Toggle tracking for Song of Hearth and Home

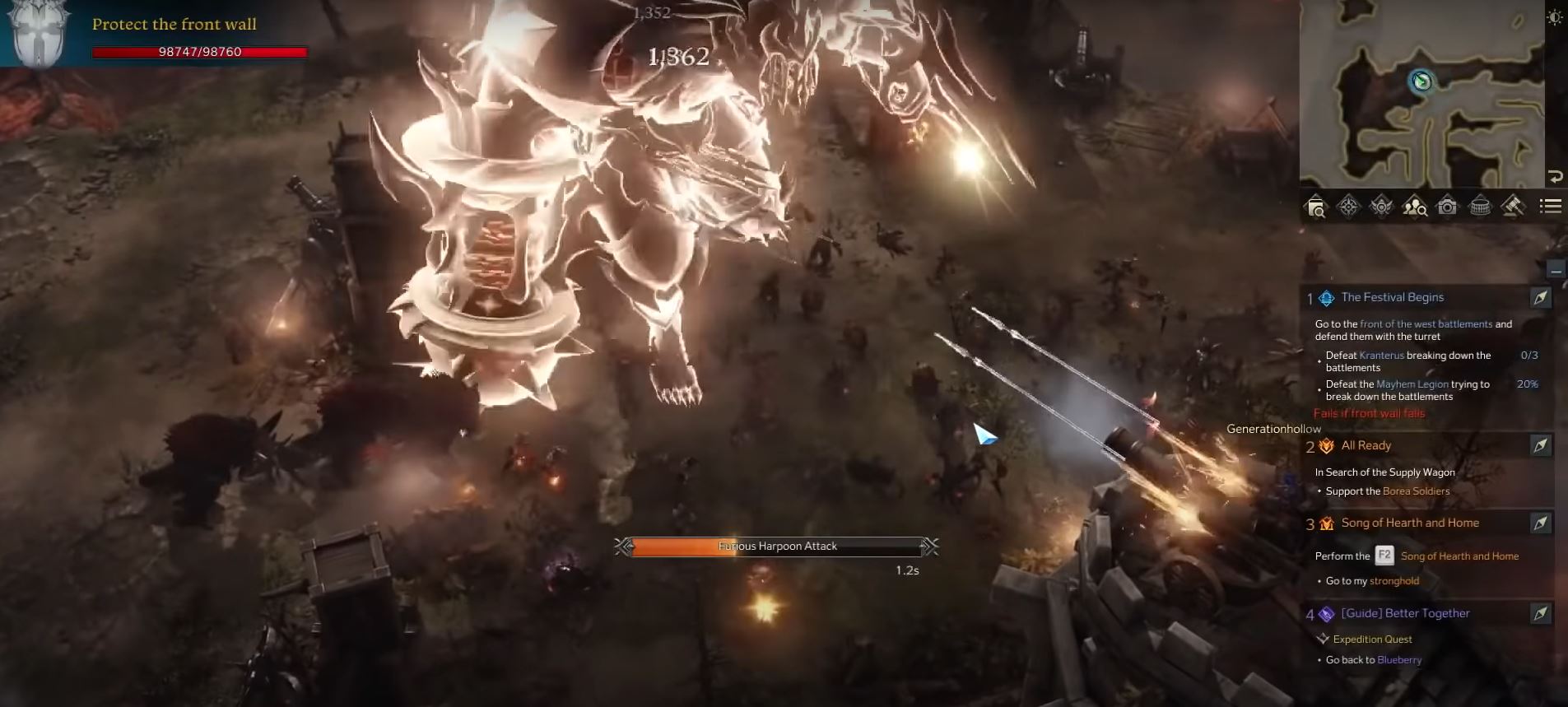coord(1542,523)
